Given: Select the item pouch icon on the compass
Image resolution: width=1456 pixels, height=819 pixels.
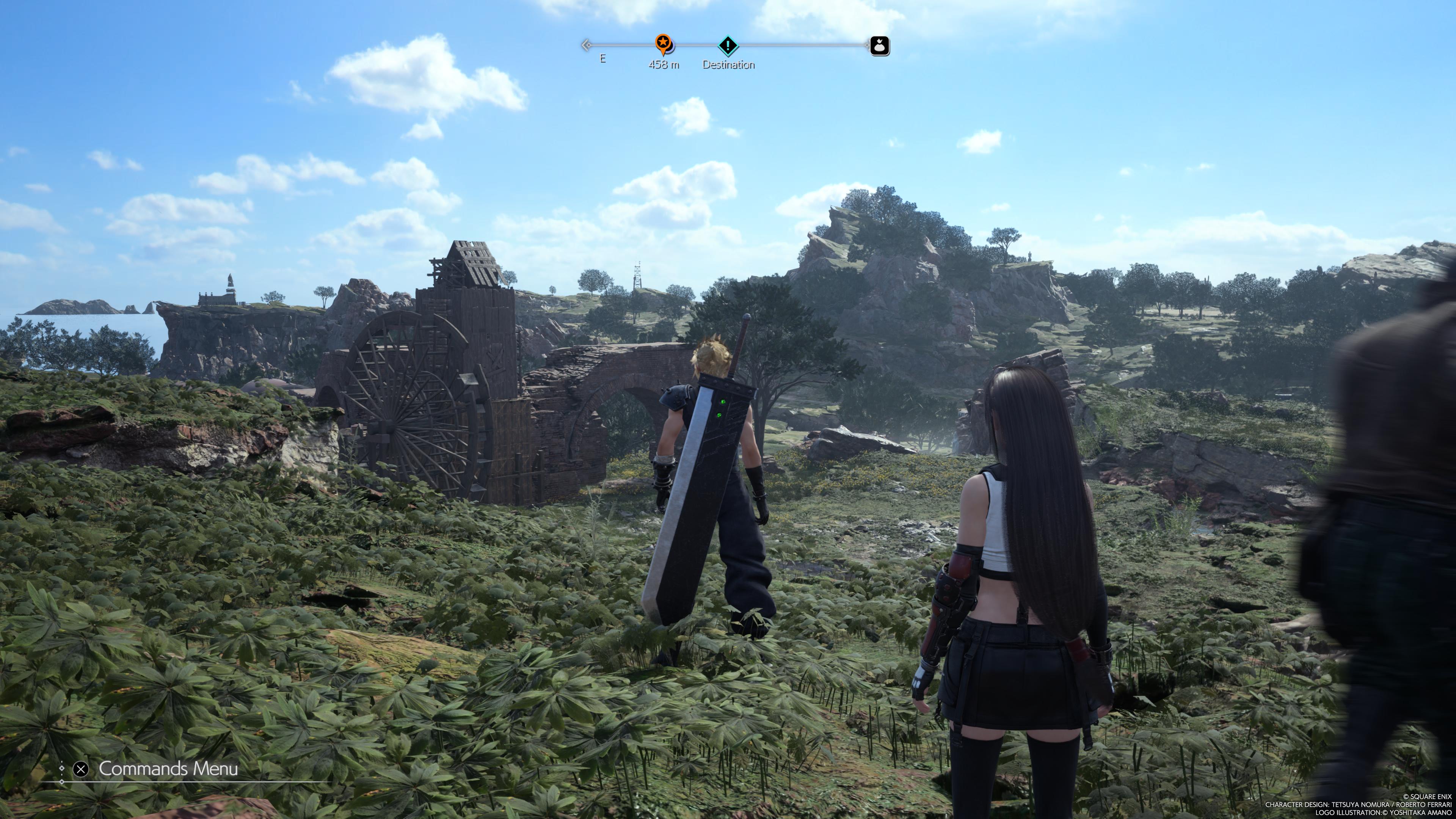Looking at the screenshot, I should click(x=879, y=45).
